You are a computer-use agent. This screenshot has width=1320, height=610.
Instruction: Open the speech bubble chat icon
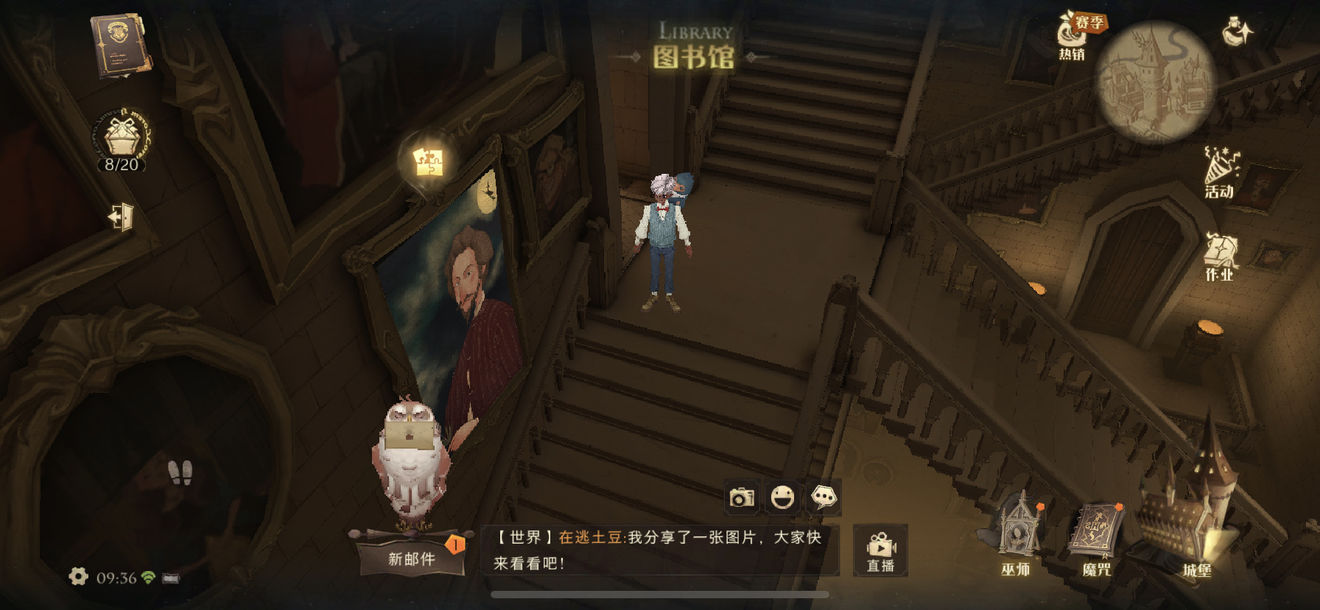click(824, 497)
